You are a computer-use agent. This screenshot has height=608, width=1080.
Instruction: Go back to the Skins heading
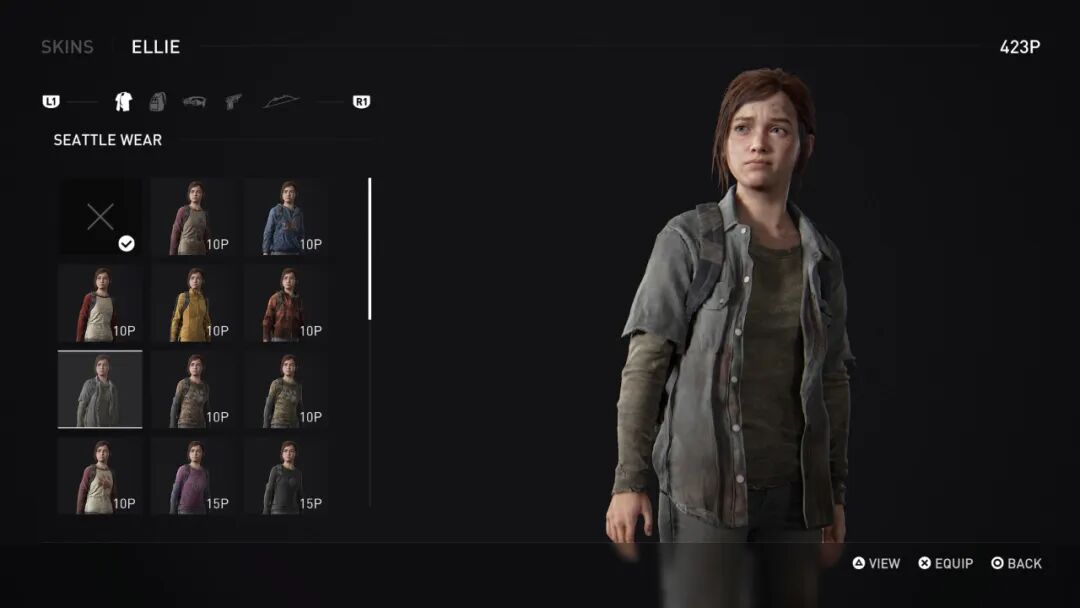click(x=67, y=47)
